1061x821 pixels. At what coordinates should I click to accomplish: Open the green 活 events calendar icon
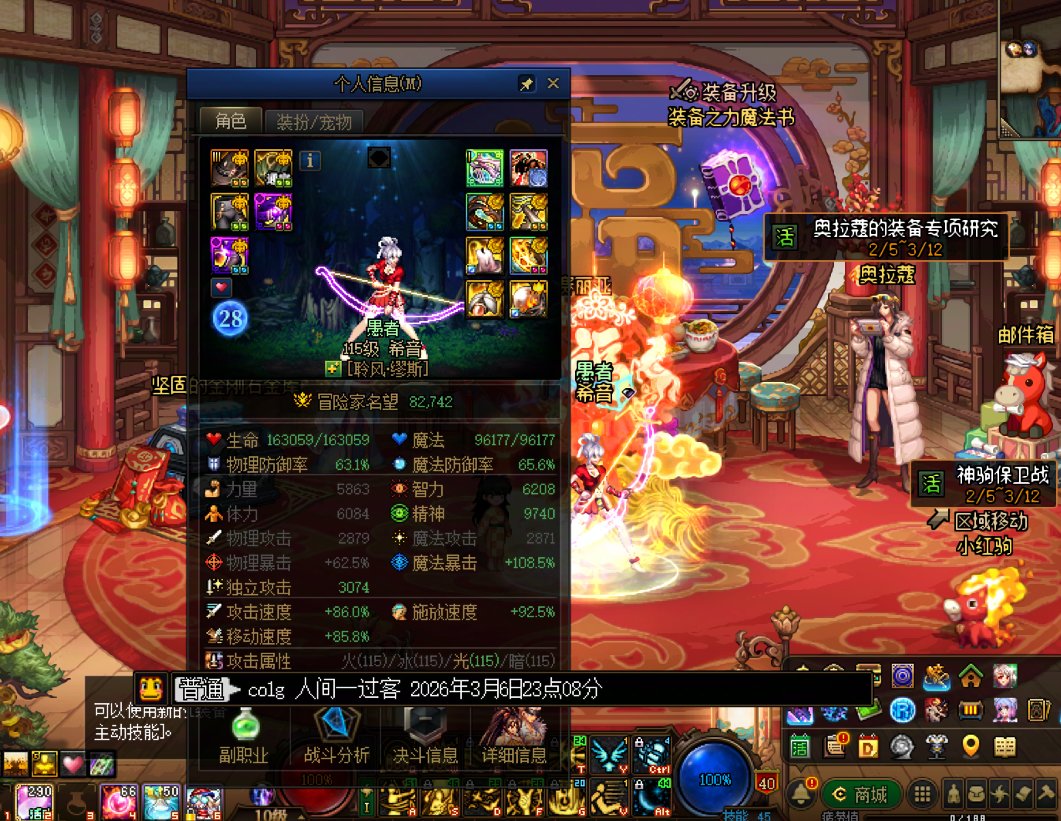(799, 746)
